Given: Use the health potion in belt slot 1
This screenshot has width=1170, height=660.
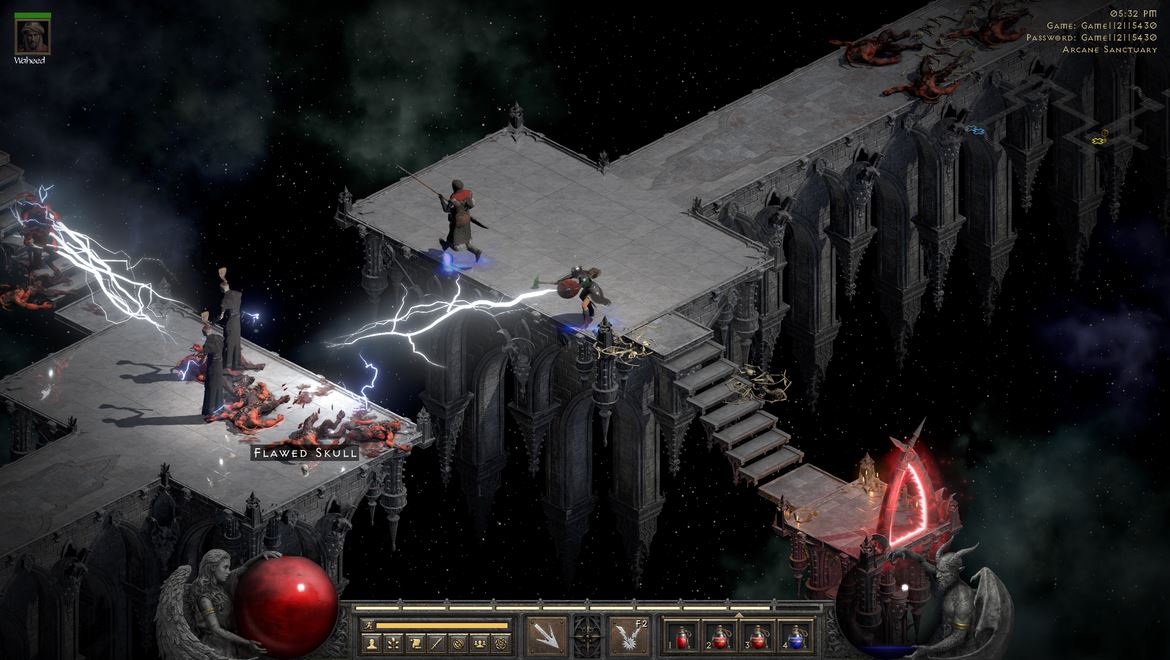Looking at the screenshot, I should click(x=683, y=636).
